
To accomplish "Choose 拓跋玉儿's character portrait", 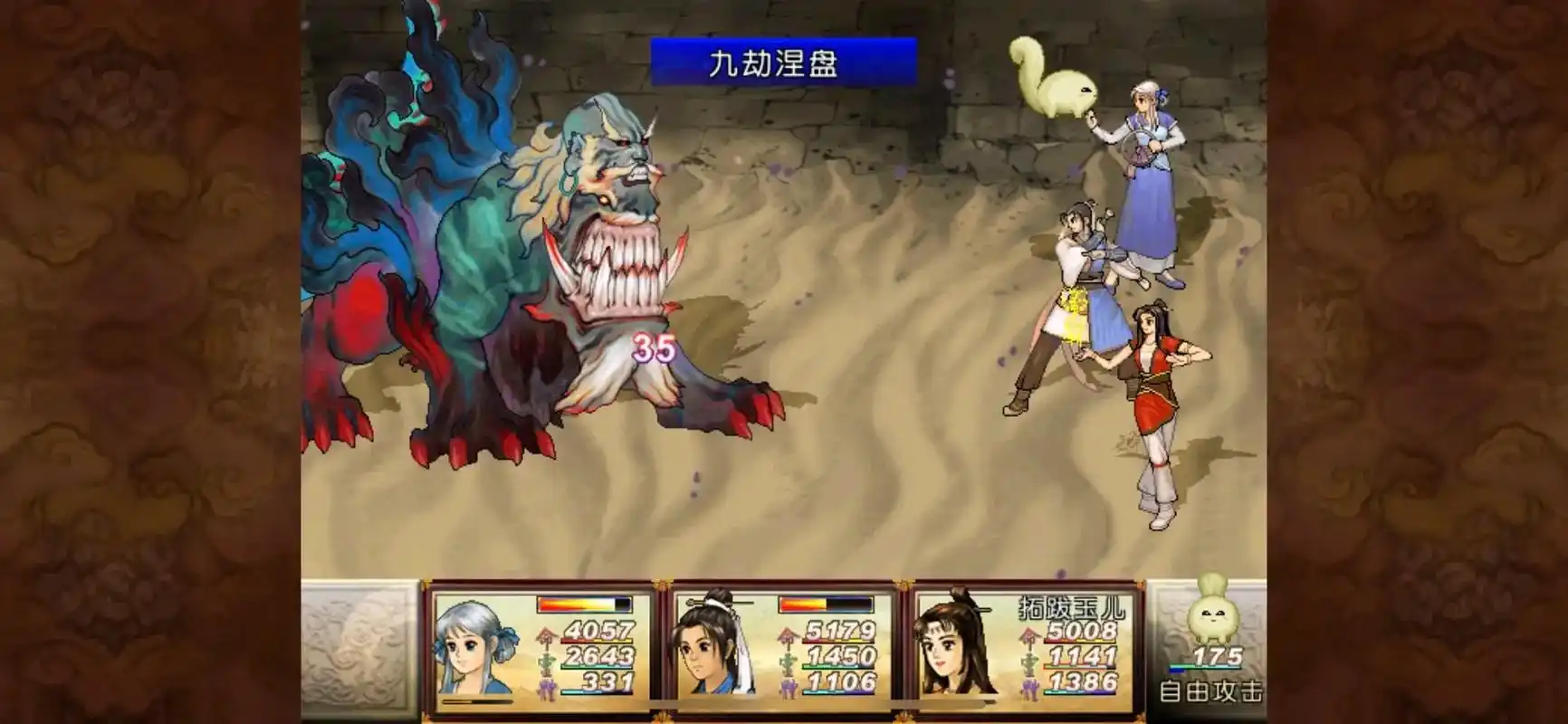I will 955,646.
